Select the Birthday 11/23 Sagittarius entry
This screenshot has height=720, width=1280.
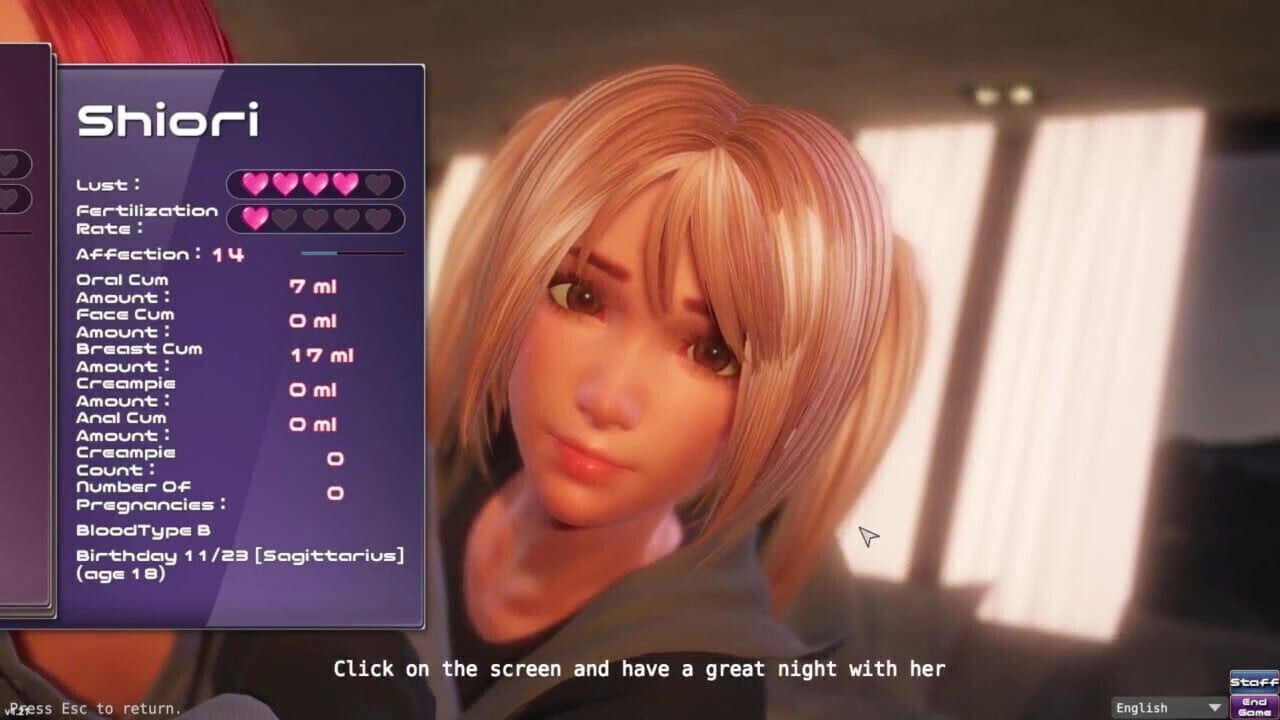[x=240, y=555]
